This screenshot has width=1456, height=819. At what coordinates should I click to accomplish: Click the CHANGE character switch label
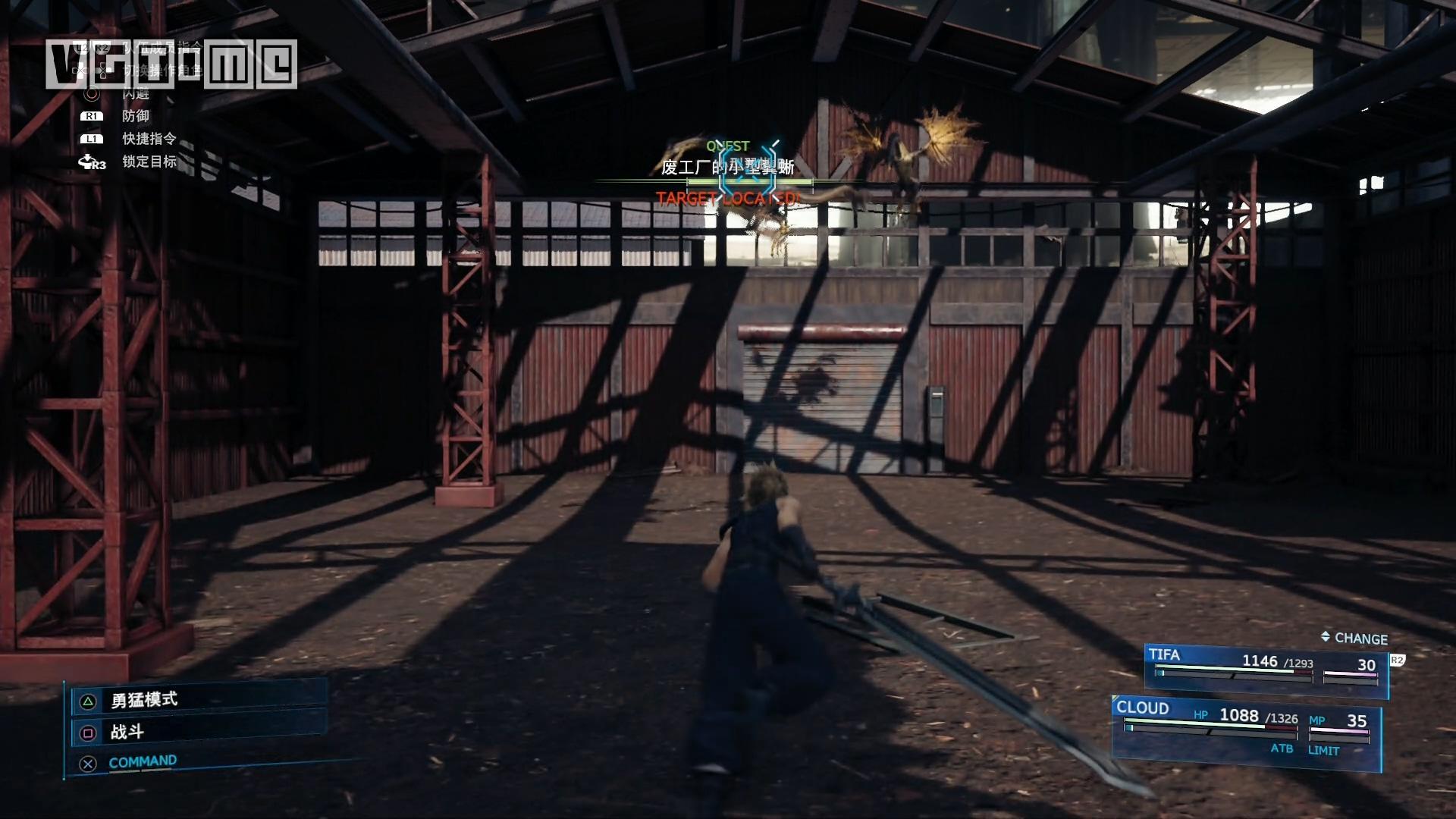point(1354,639)
